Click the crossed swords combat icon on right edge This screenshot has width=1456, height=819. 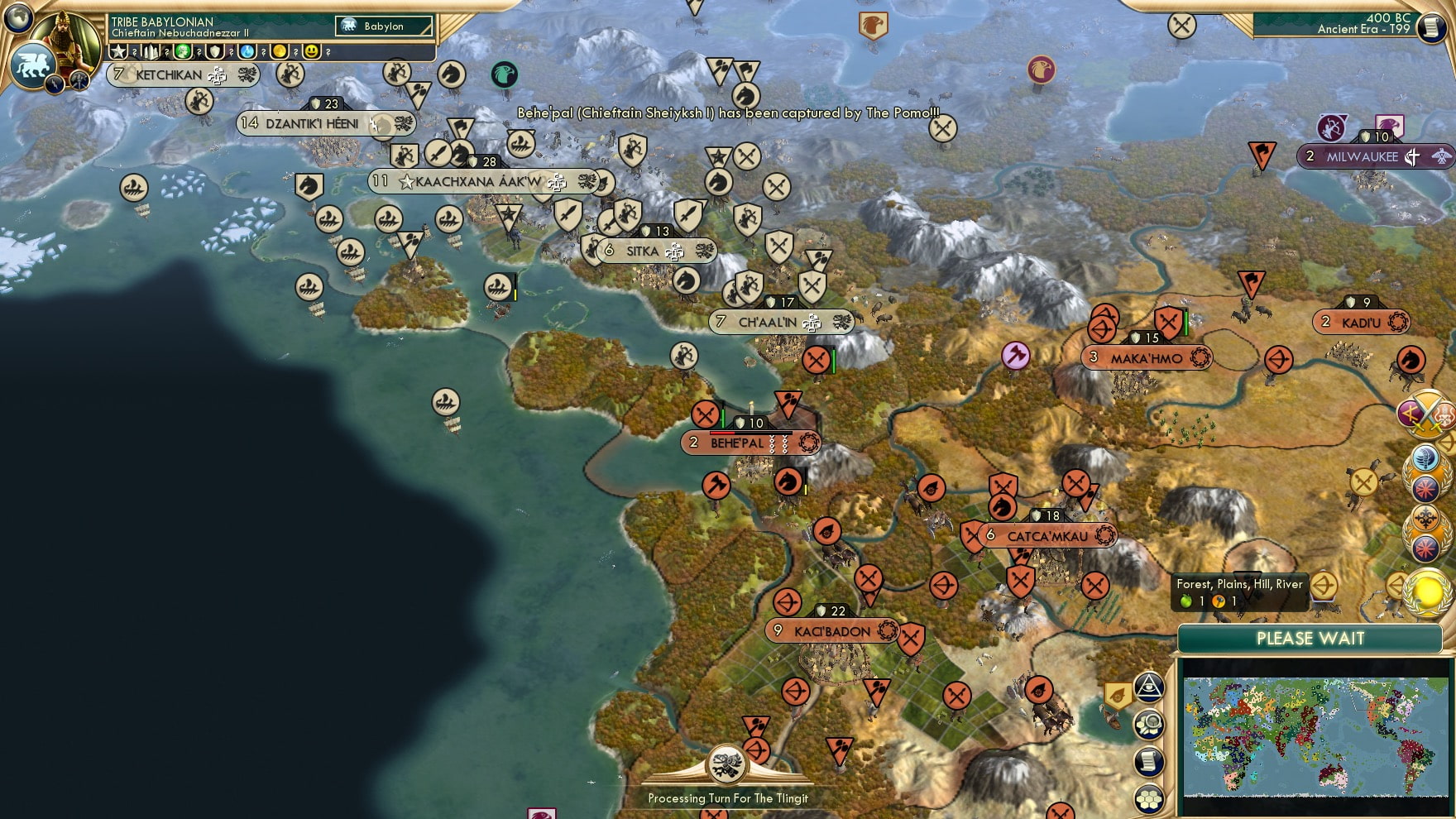[1426, 412]
